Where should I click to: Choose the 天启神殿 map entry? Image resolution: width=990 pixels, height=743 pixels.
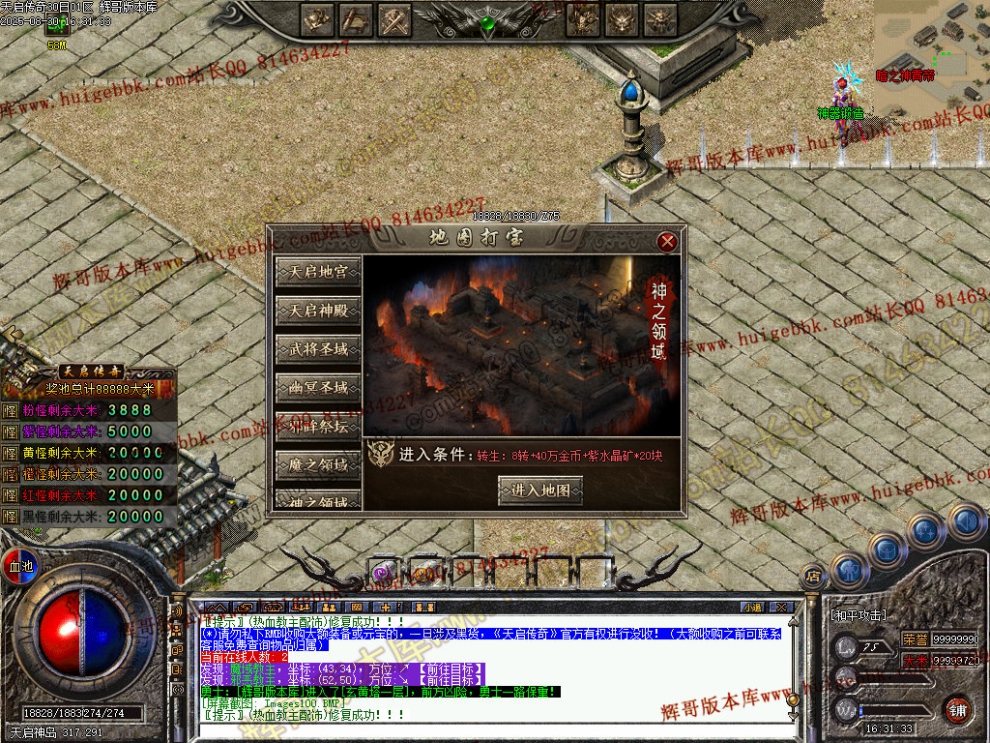pos(318,310)
